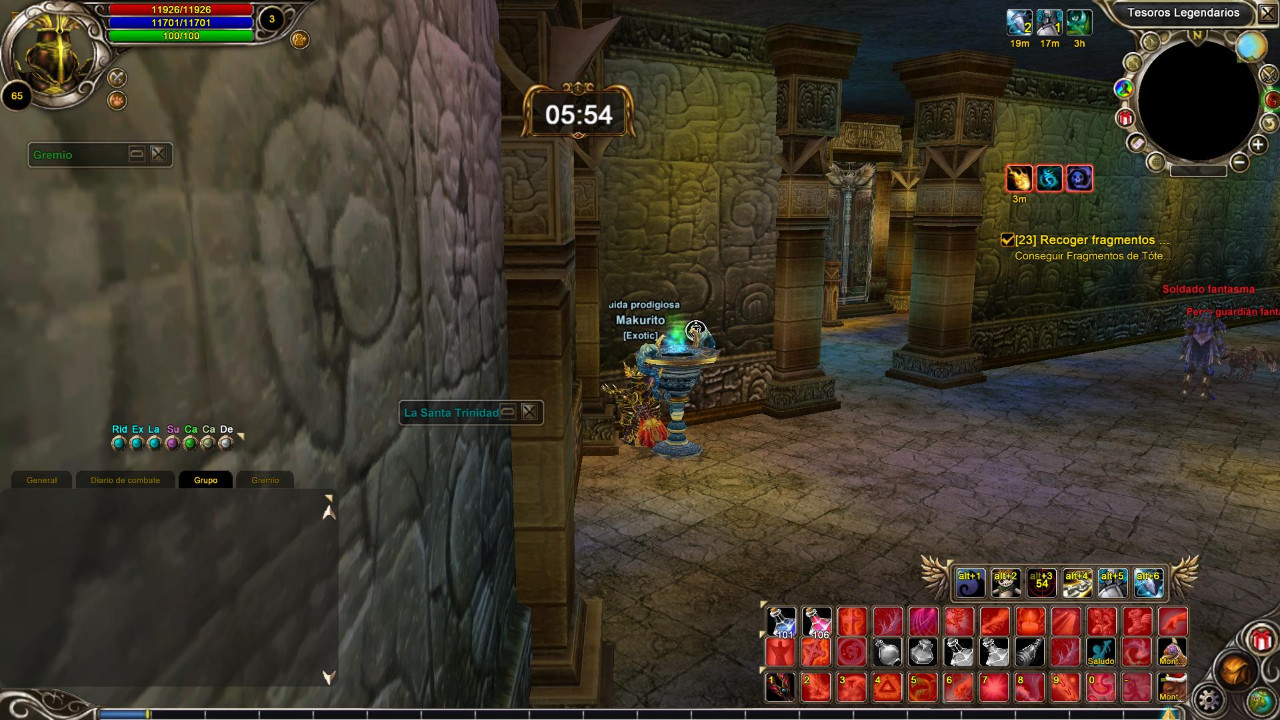The width and height of the screenshot is (1280, 720).
Task: Open the red gift box beside hotbar
Action: [1262, 638]
